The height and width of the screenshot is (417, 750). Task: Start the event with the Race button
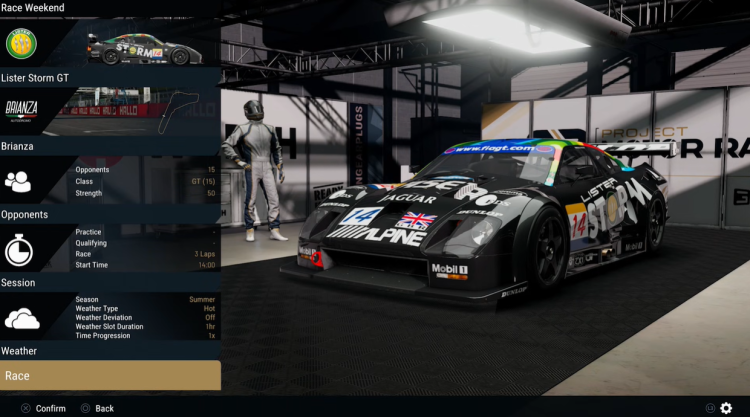110,376
